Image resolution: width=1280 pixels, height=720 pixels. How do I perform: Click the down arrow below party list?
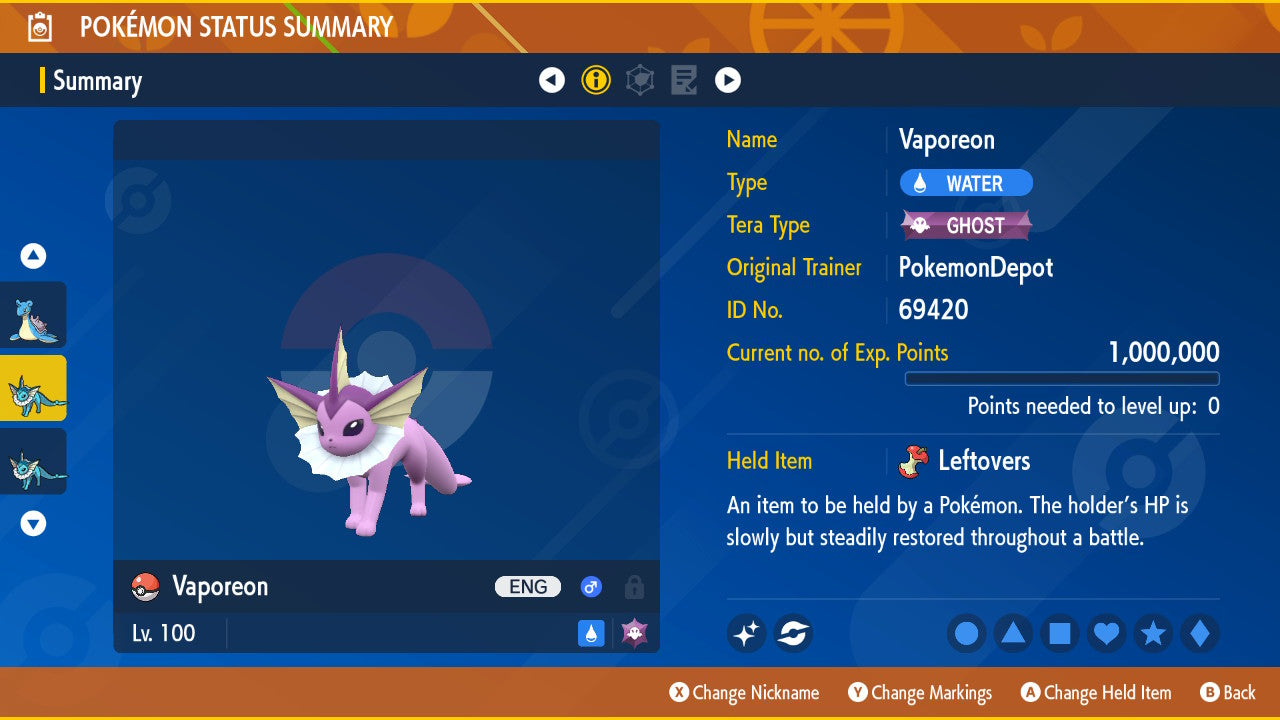34,523
